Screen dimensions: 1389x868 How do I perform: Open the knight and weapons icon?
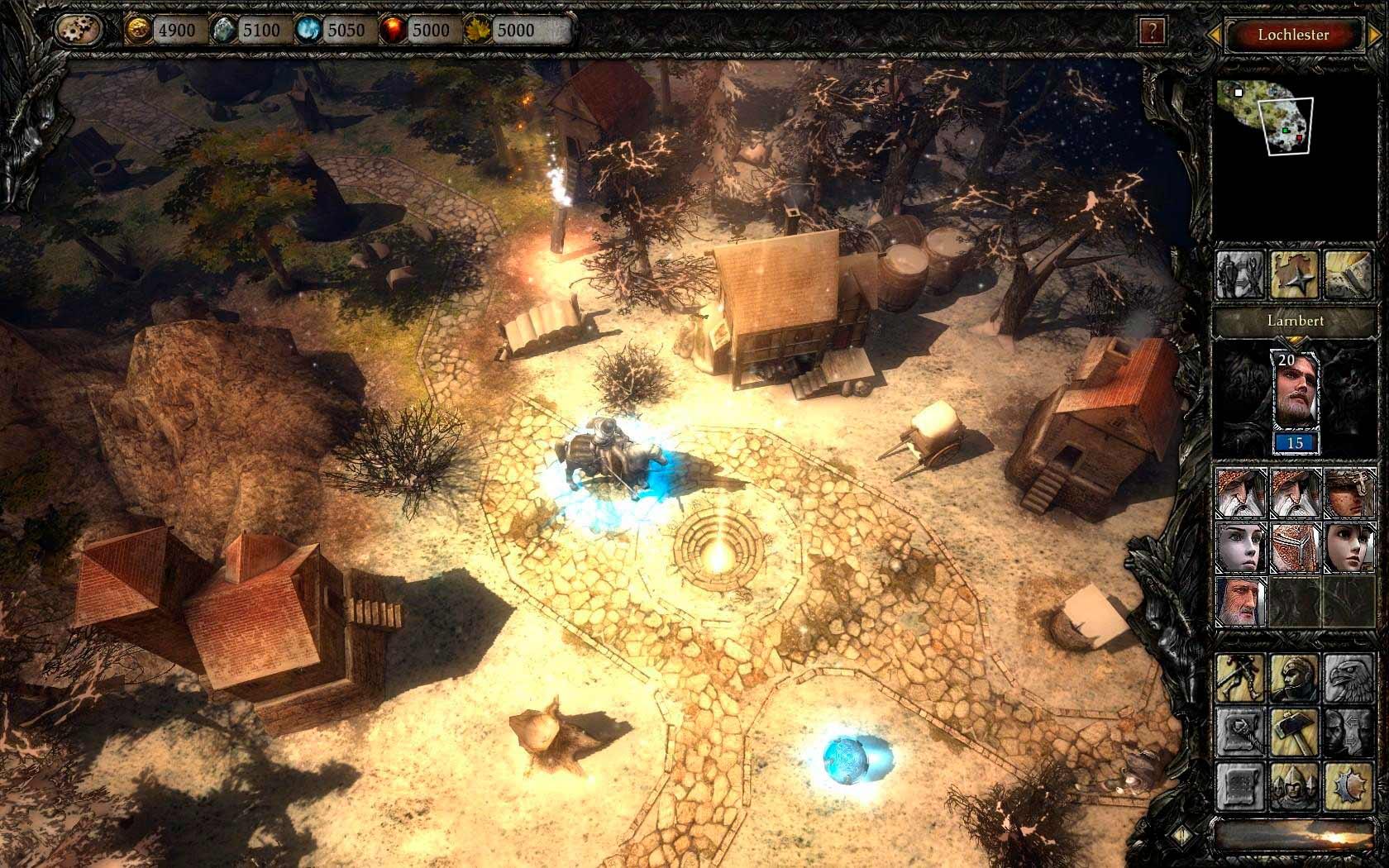point(1240,275)
